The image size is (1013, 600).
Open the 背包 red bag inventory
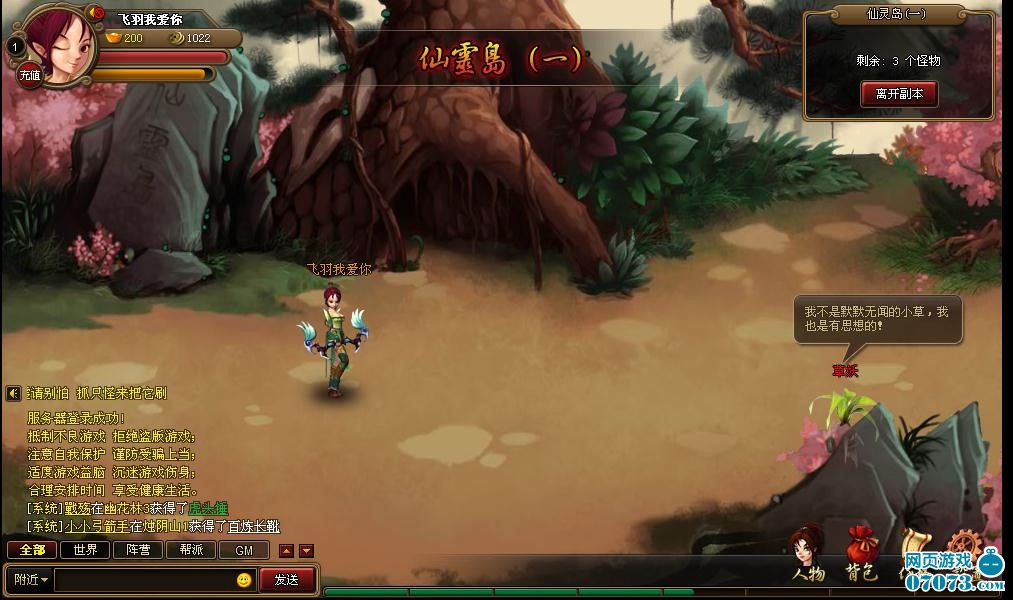pos(861,553)
